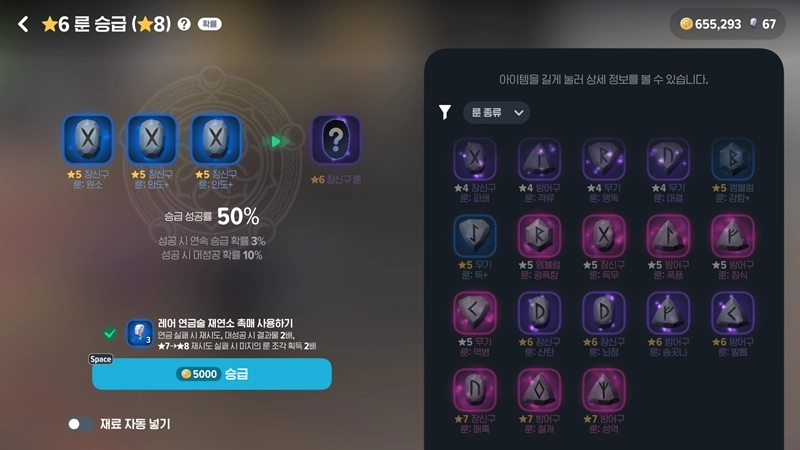Image resolution: width=800 pixels, height=450 pixels.
Task: Go back using the top-left arrow
Action: click(x=23, y=24)
